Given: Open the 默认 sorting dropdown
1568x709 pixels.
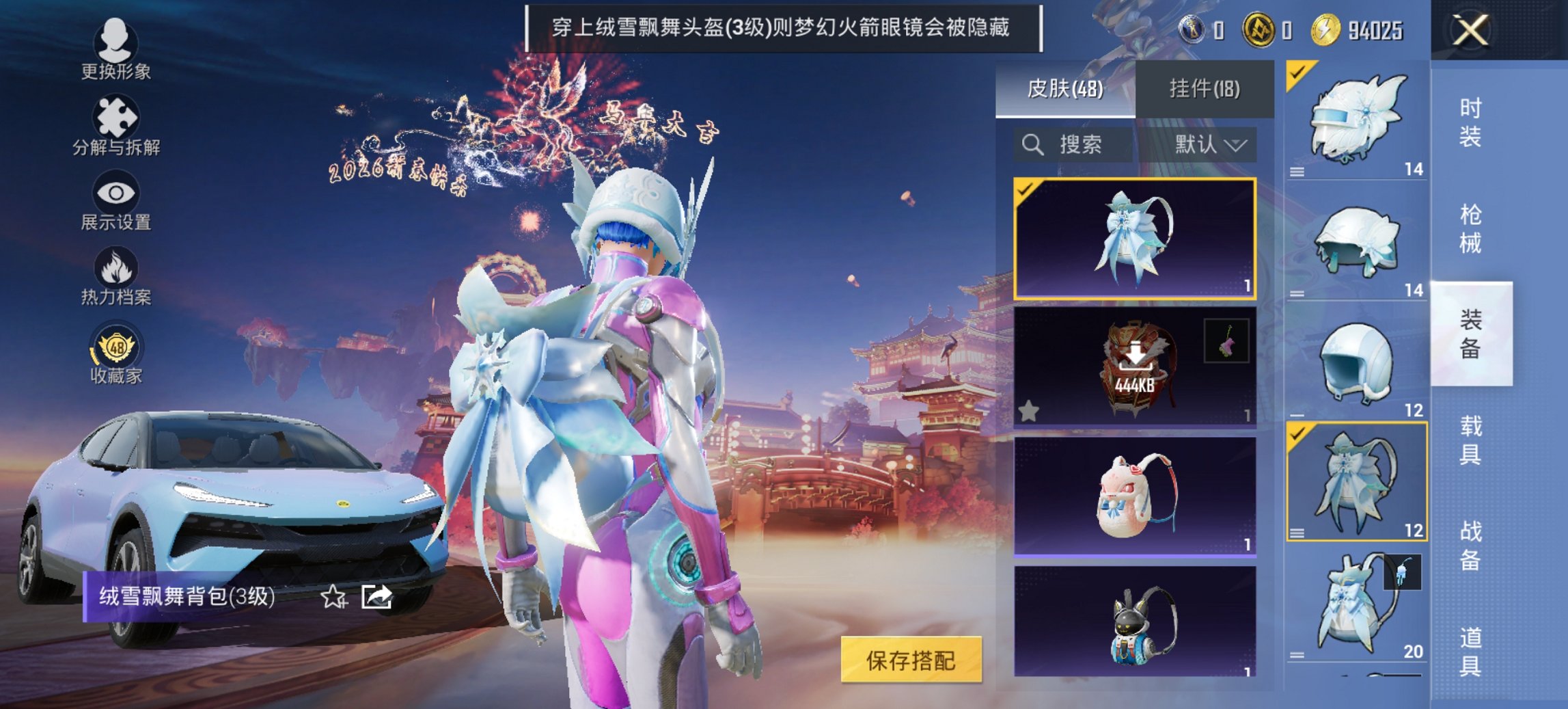Looking at the screenshot, I should click(x=1209, y=145).
